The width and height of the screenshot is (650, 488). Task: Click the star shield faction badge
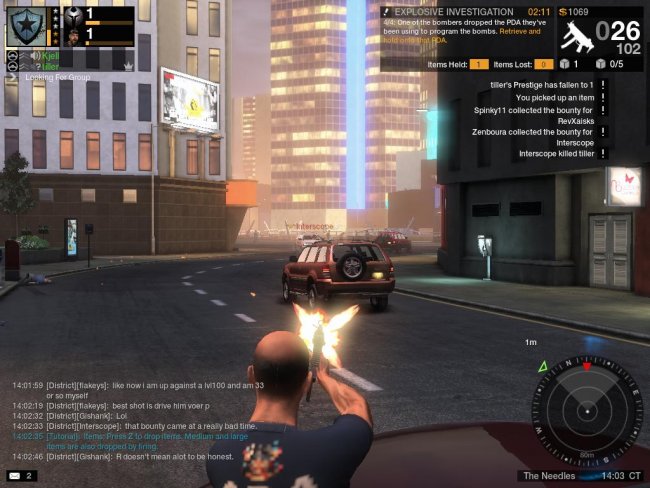coord(24,26)
